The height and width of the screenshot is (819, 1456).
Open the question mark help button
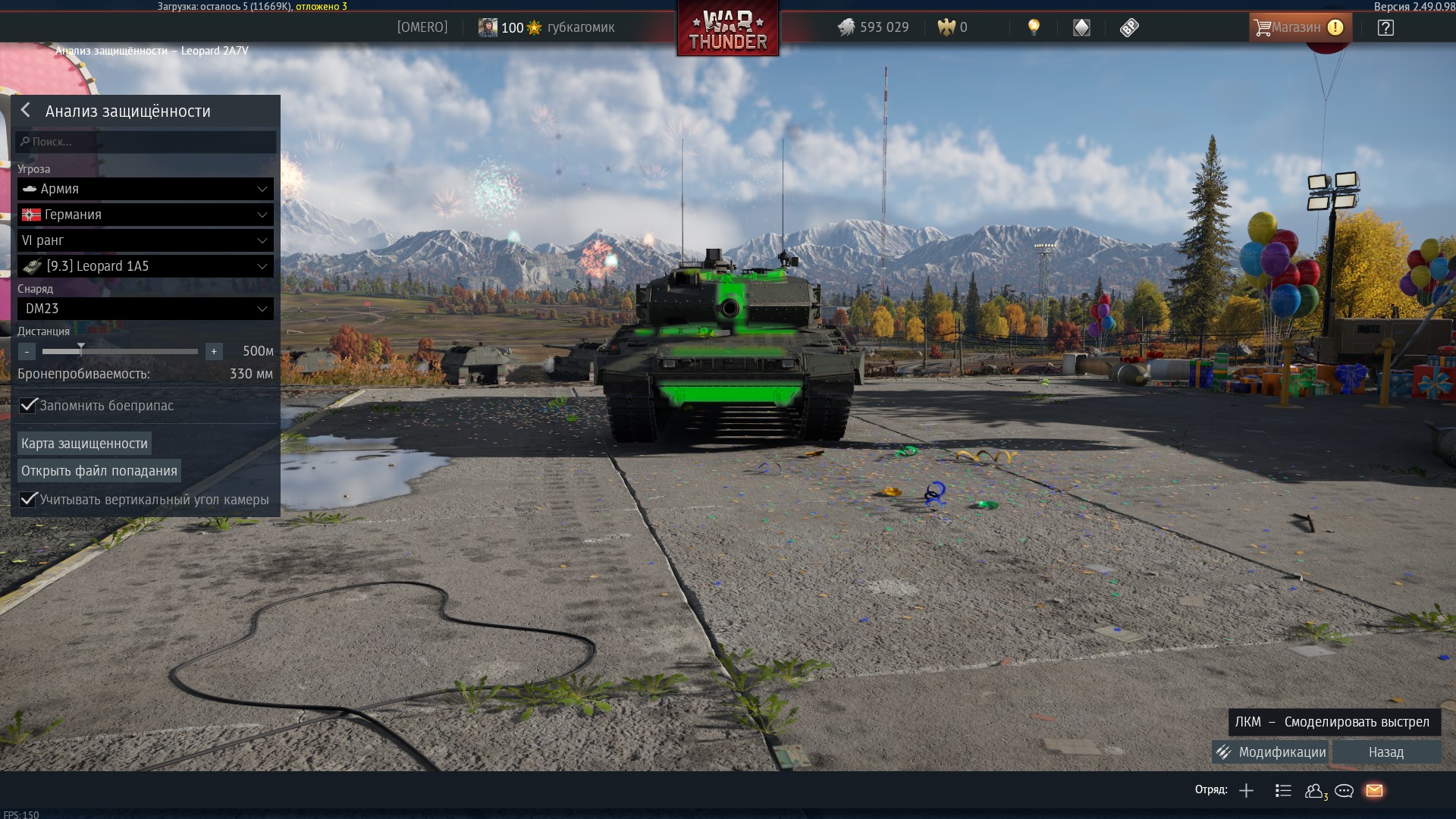(x=1385, y=28)
